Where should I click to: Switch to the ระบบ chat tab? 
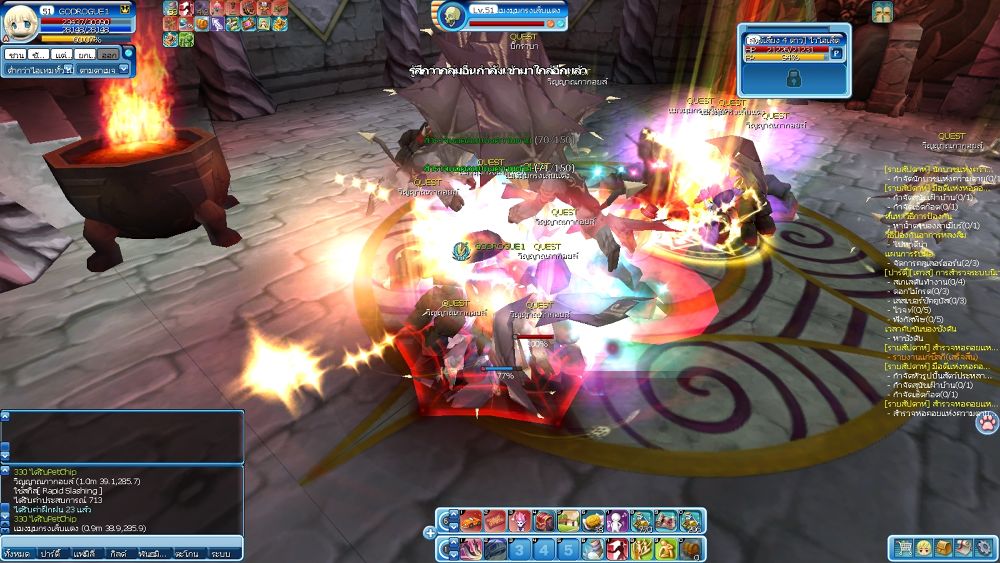pos(221,553)
